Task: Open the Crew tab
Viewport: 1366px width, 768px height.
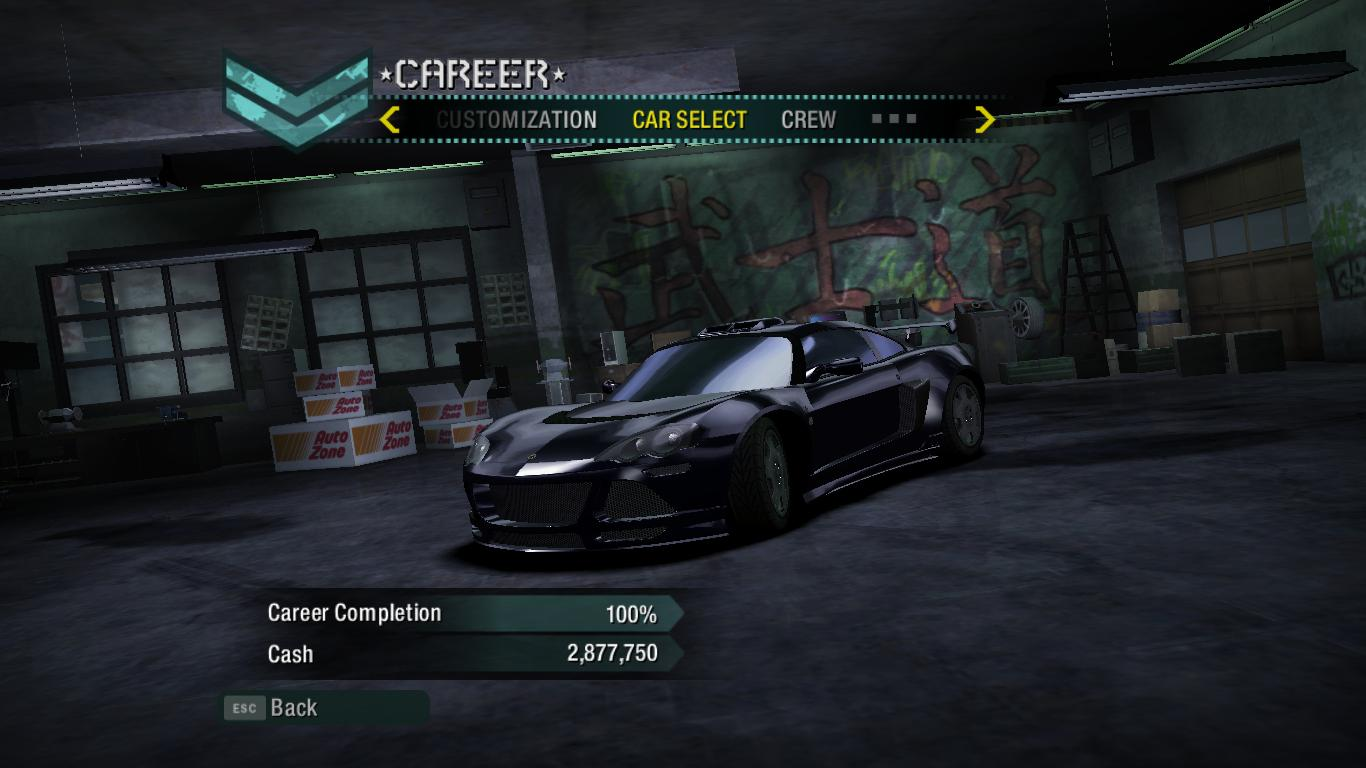Action: coord(808,120)
